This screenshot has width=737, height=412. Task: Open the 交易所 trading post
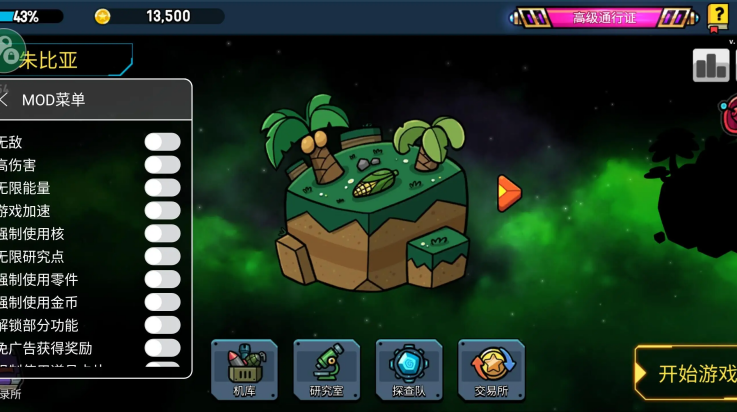coord(491,369)
